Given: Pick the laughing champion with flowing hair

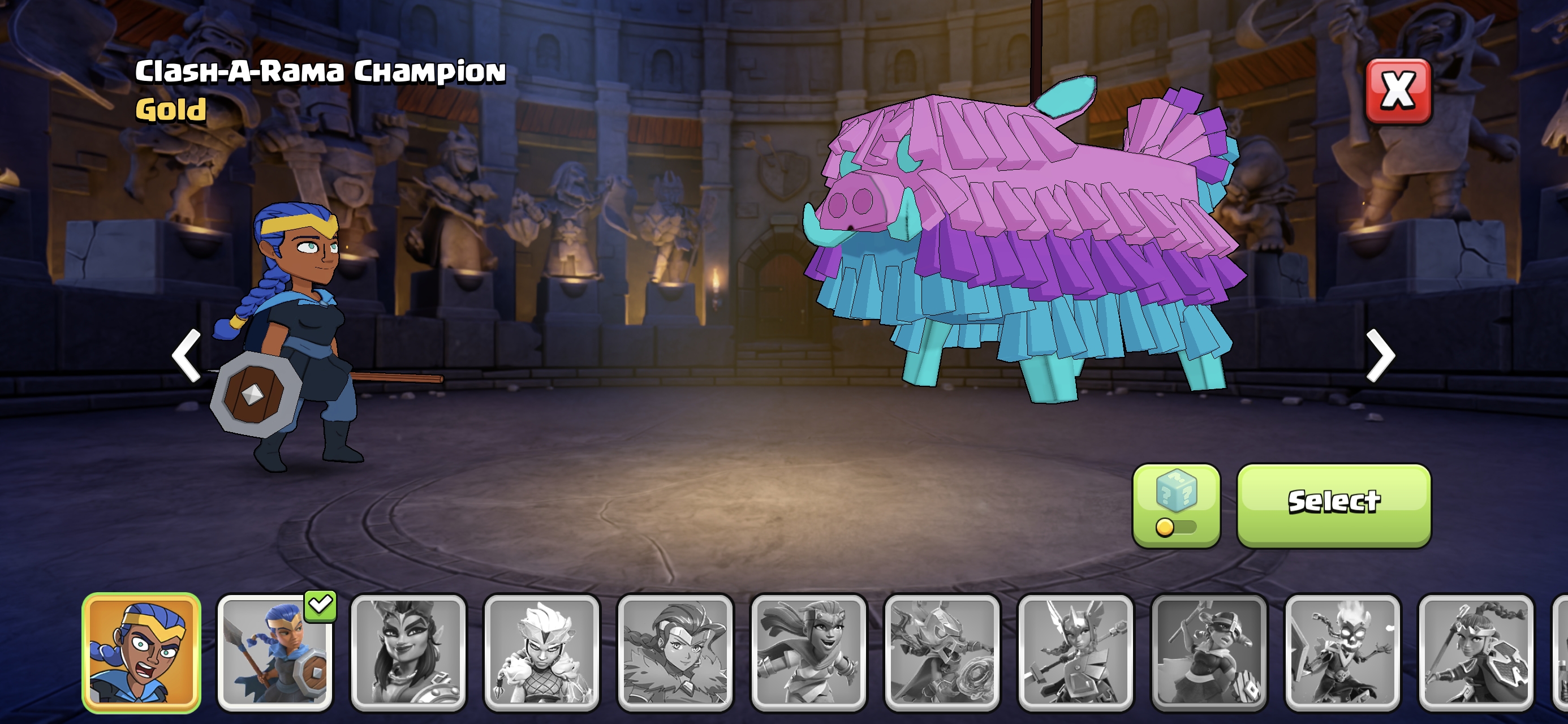Looking at the screenshot, I should click(x=809, y=652).
